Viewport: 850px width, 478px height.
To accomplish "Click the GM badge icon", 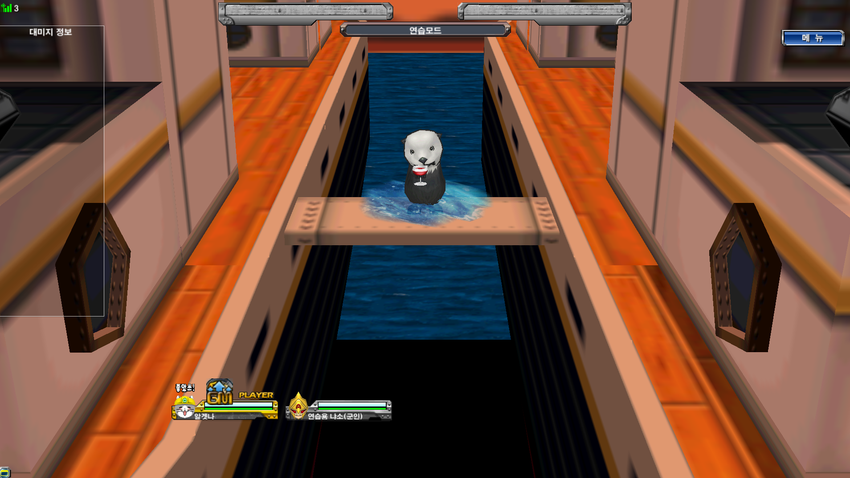I will click(219, 393).
